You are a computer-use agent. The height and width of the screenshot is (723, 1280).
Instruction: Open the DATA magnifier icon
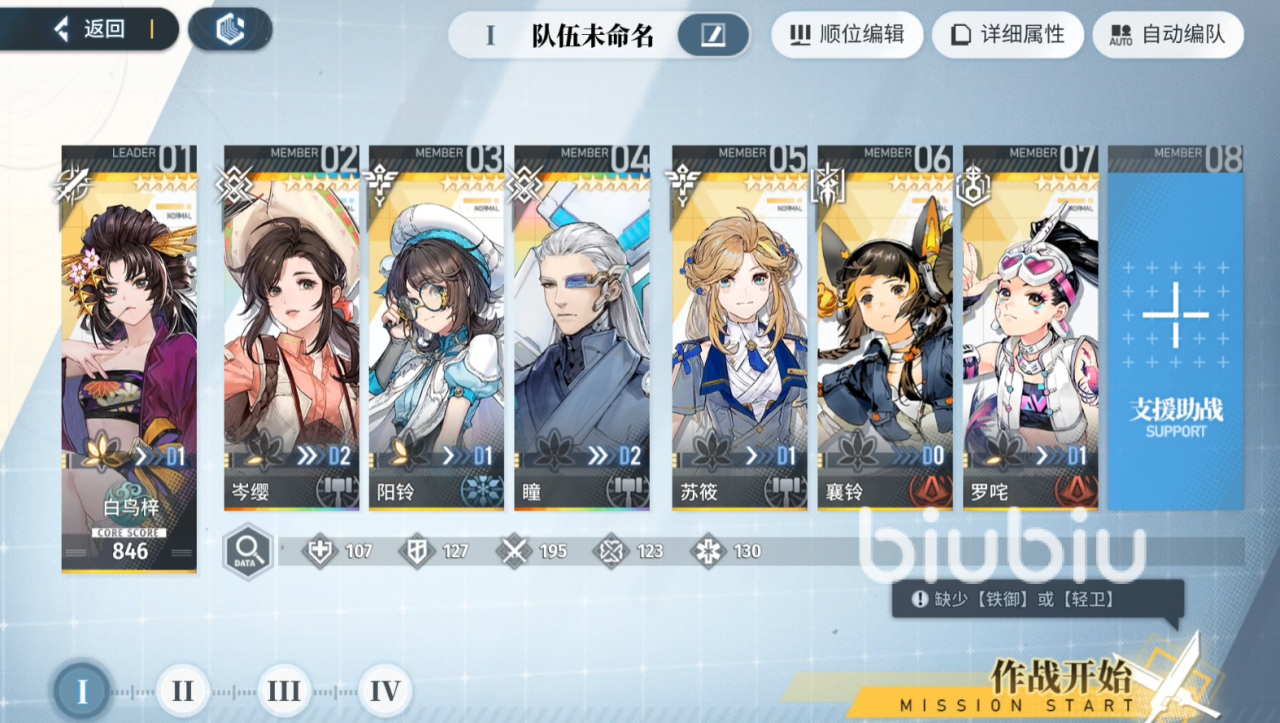click(x=248, y=550)
